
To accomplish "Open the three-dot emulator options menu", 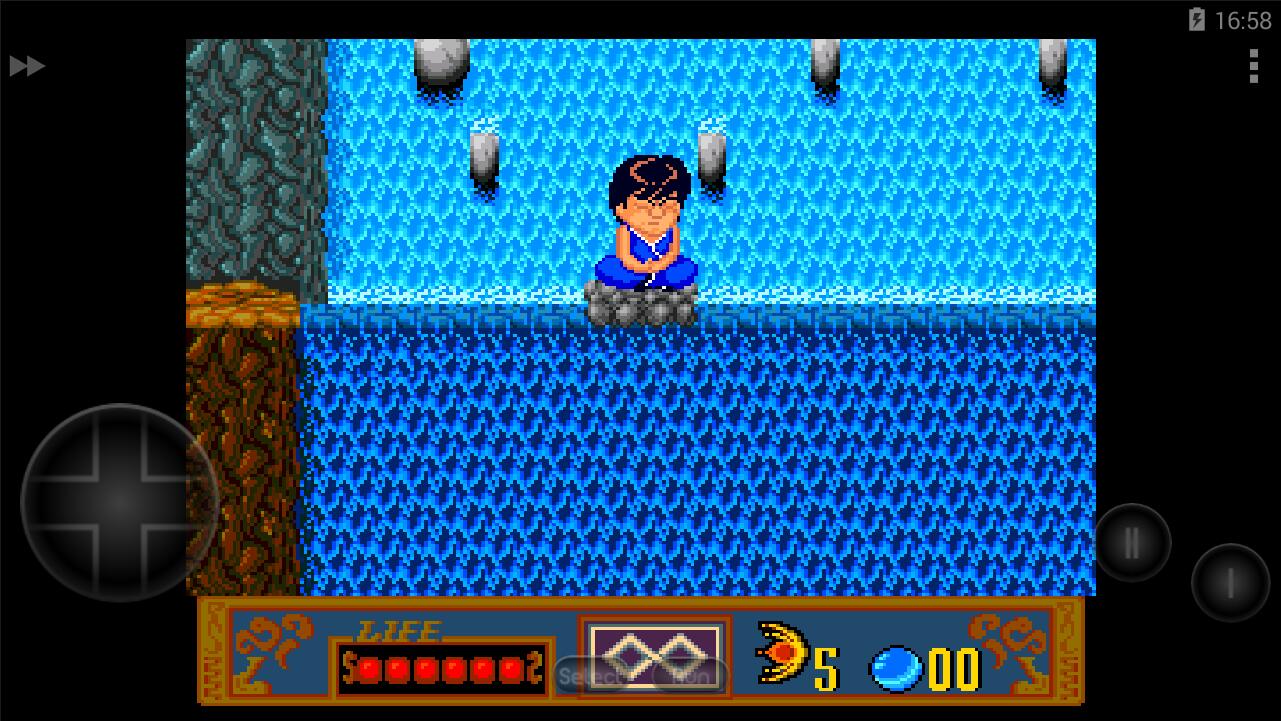I will click(x=1253, y=66).
